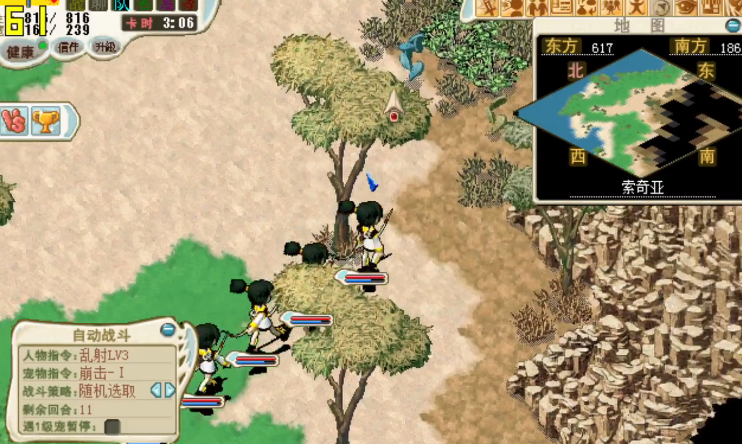Select the 队 team tab
Screen dimensions: 742x444
[x=121, y=5]
